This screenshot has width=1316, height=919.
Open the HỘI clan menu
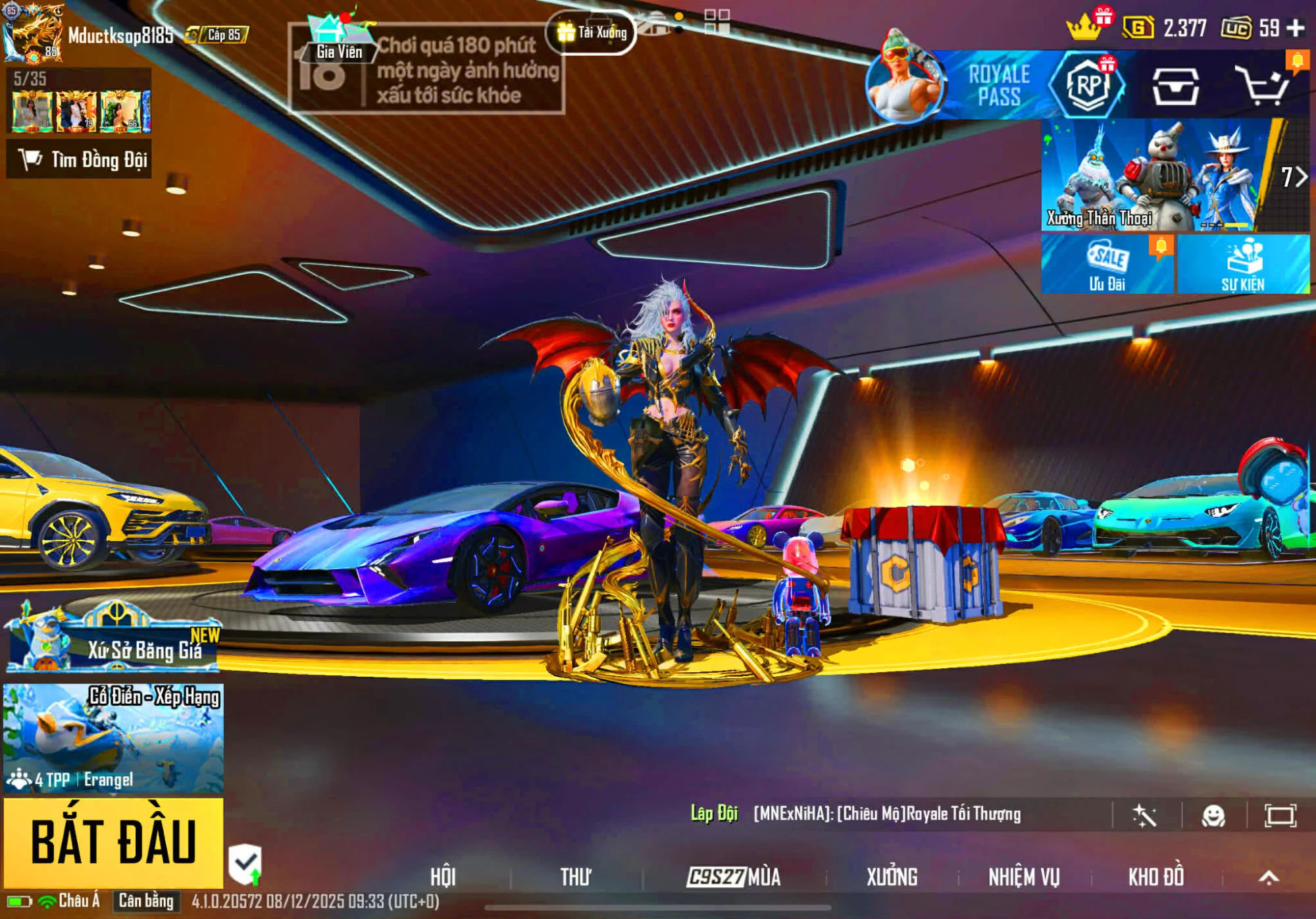pos(443,876)
